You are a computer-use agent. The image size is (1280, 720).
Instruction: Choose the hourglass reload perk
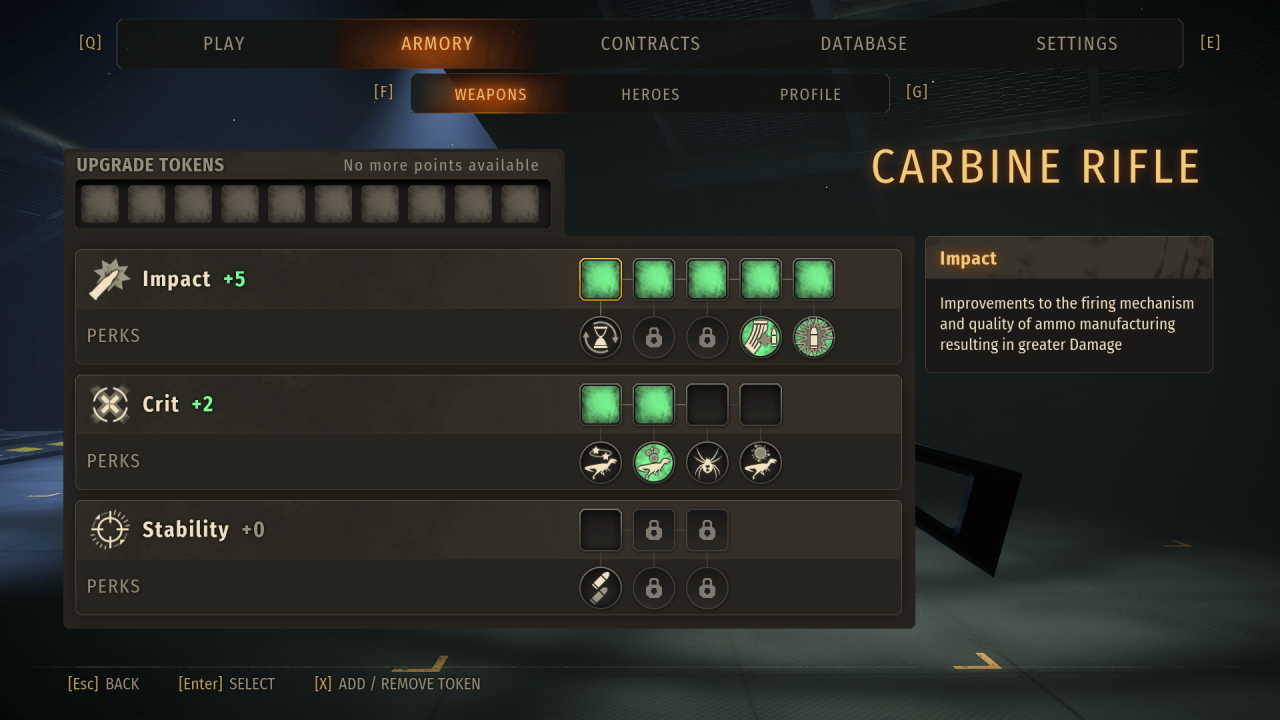click(600, 337)
